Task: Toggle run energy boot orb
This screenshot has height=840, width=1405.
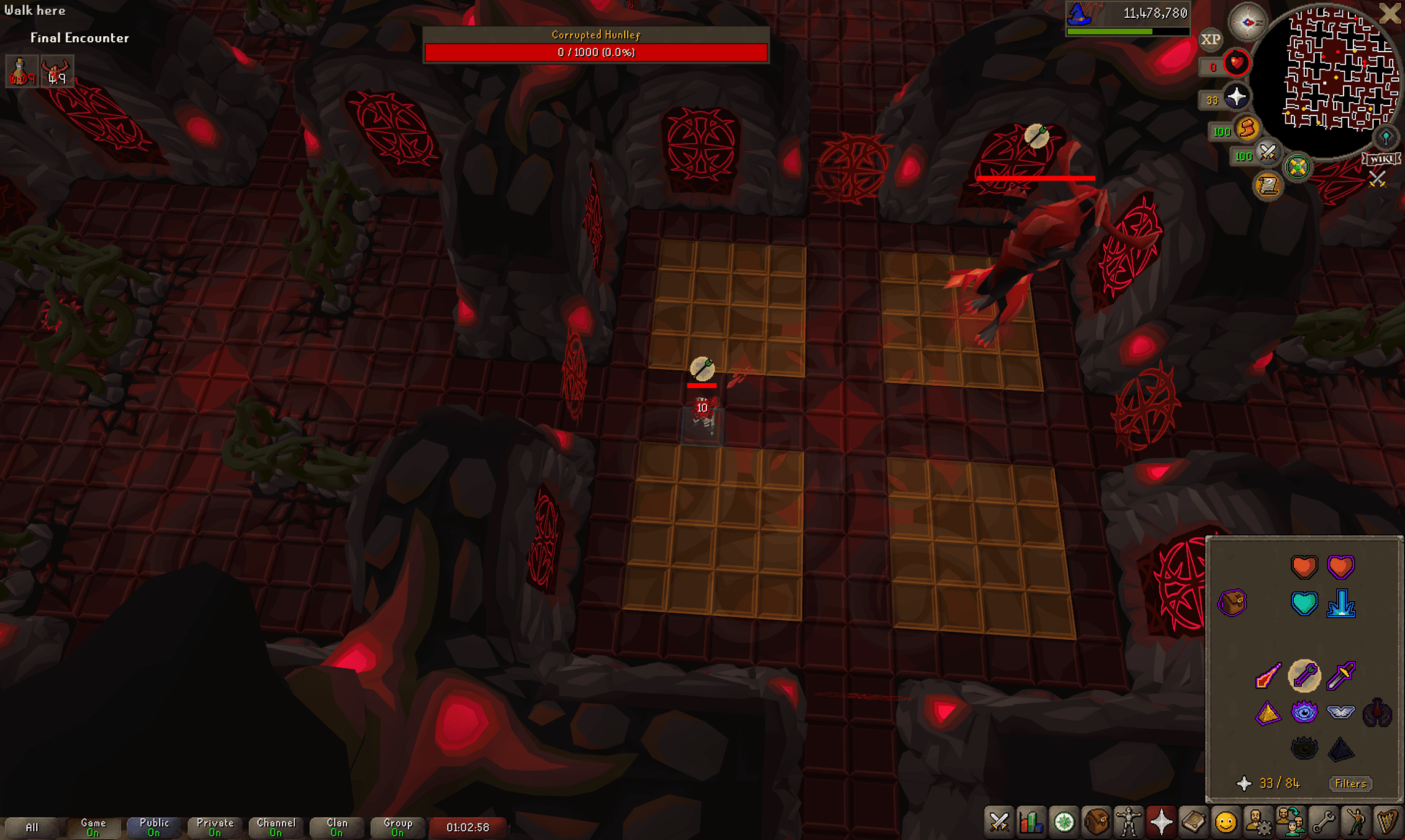Action: pos(1246,128)
